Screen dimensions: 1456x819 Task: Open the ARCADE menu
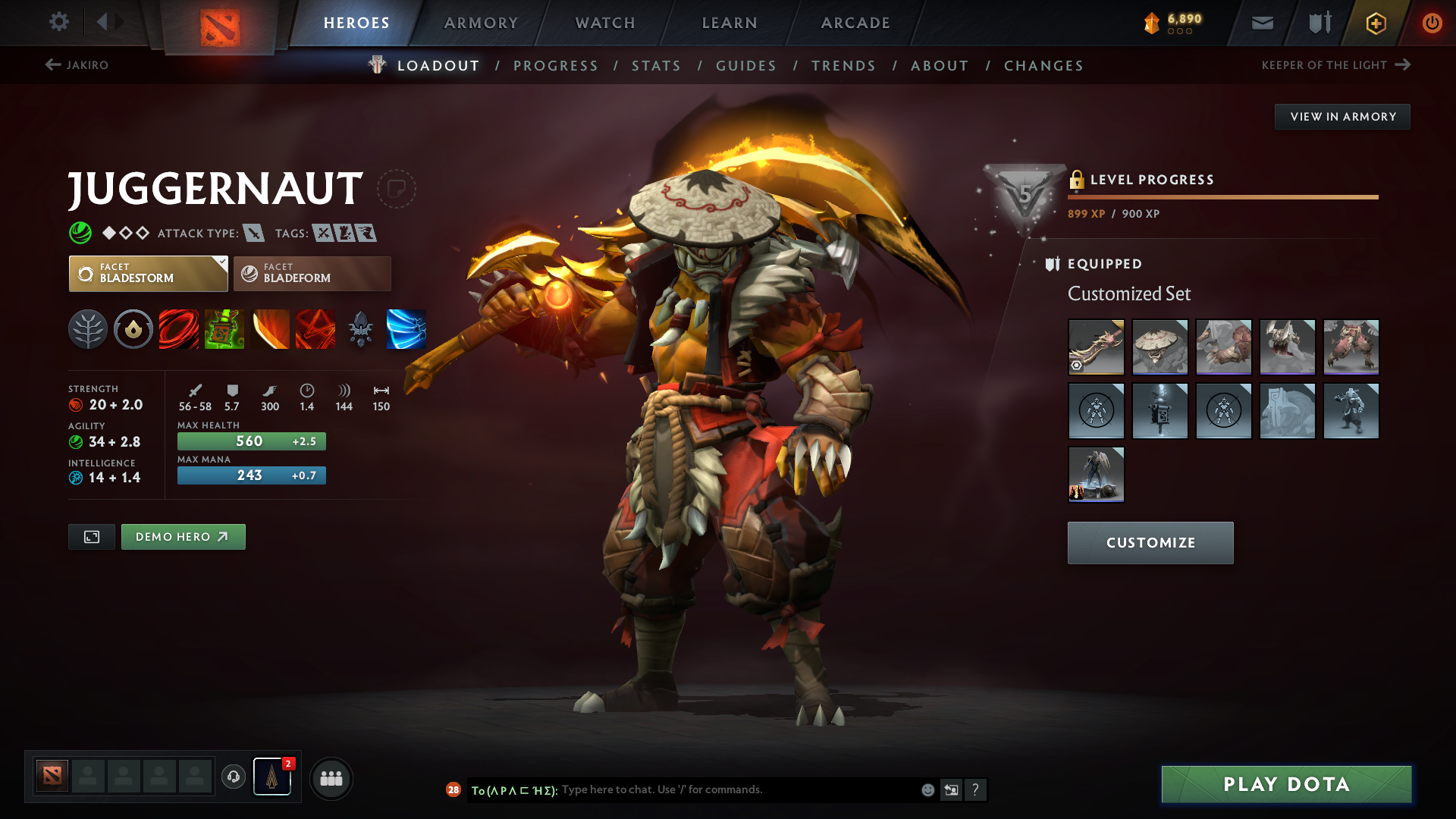tap(855, 23)
